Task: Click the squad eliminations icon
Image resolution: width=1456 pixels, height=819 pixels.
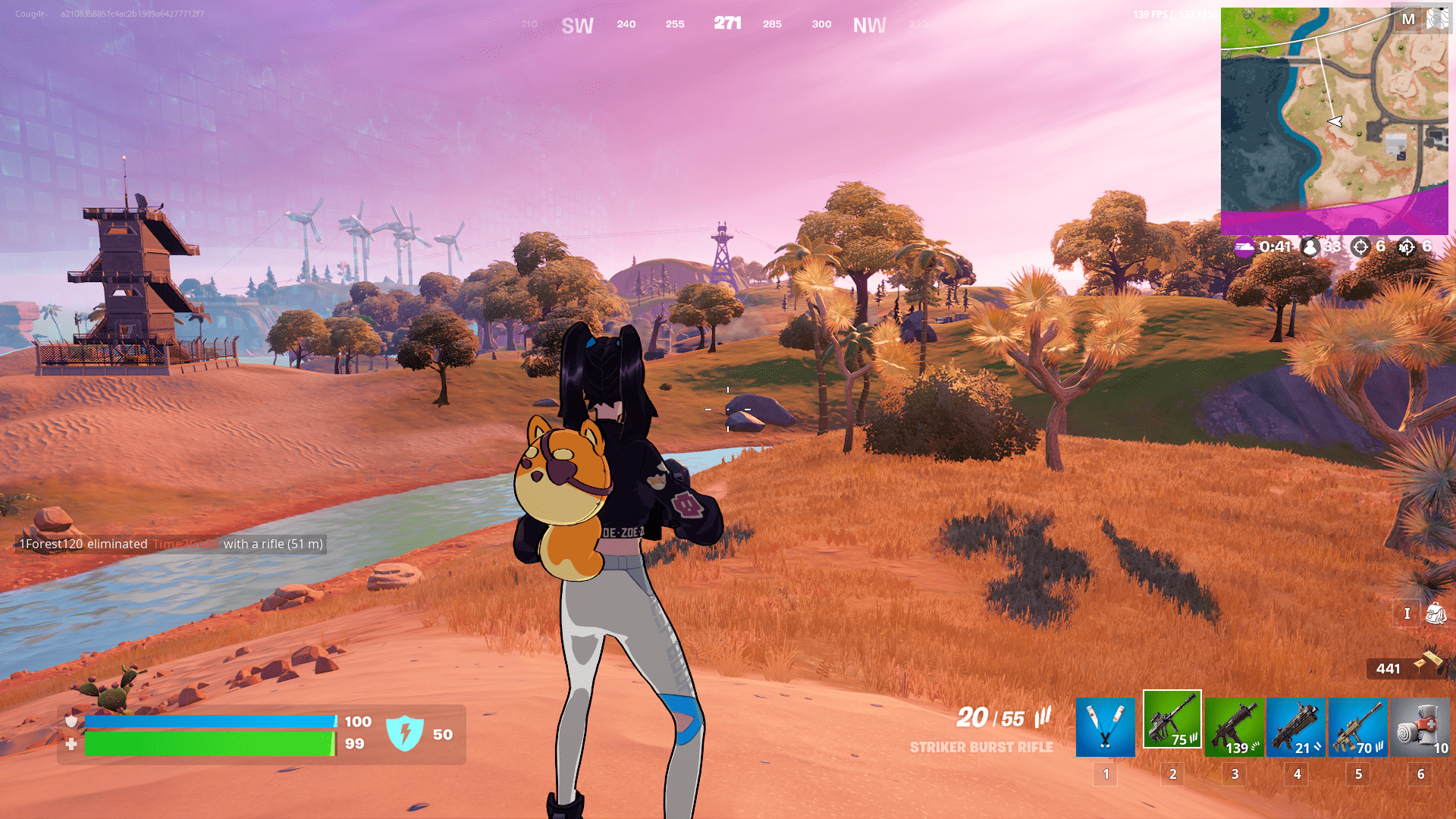Action: (x=1408, y=247)
